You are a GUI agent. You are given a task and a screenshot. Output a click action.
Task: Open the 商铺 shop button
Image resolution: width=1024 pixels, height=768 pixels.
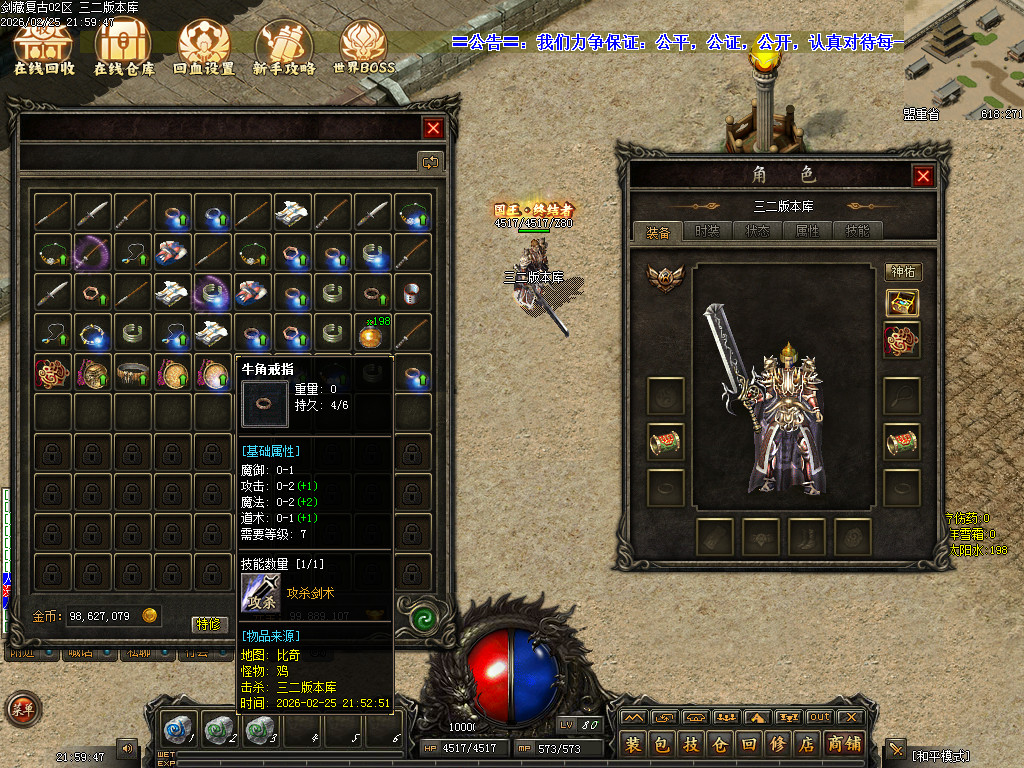coord(844,745)
